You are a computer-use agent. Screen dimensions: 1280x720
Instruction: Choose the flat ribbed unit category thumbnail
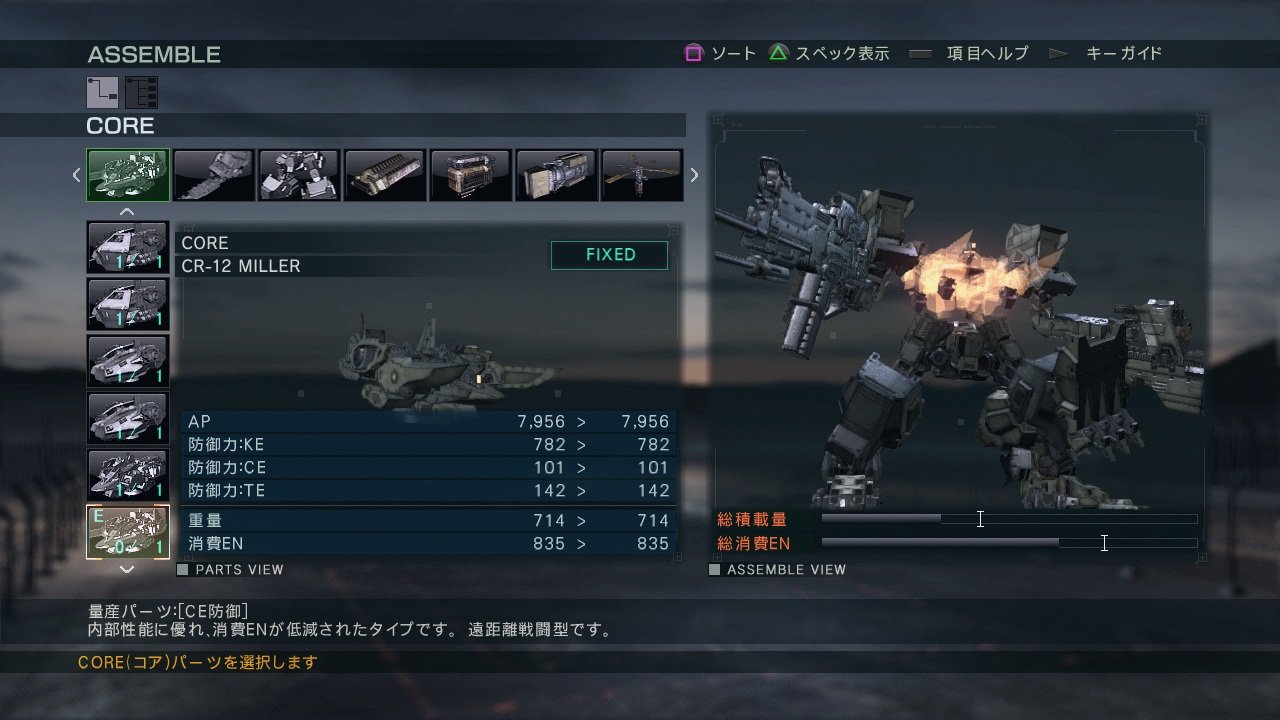coord(385,175)
